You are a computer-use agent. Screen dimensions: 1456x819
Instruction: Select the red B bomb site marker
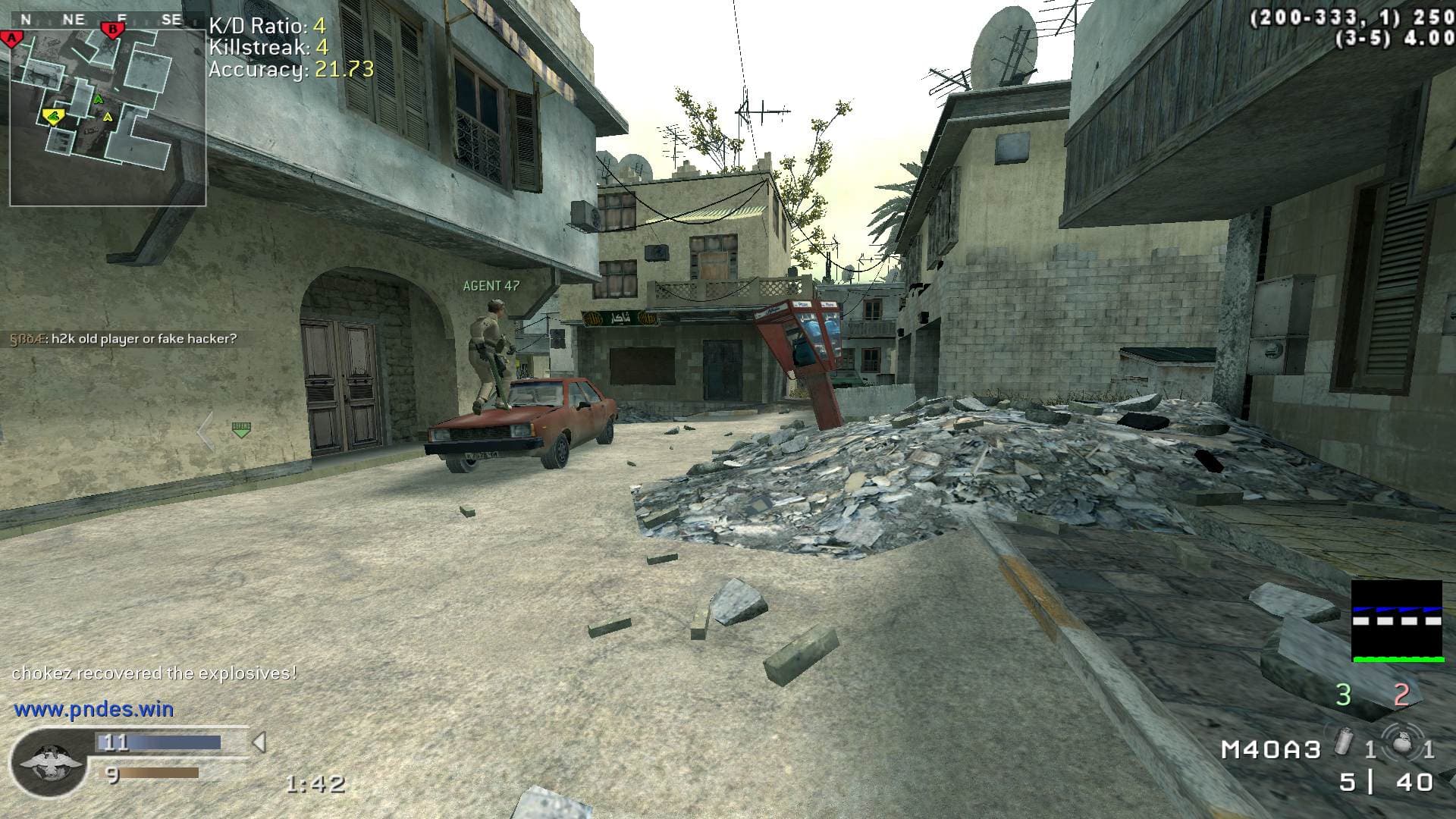(x=112, y=30)
